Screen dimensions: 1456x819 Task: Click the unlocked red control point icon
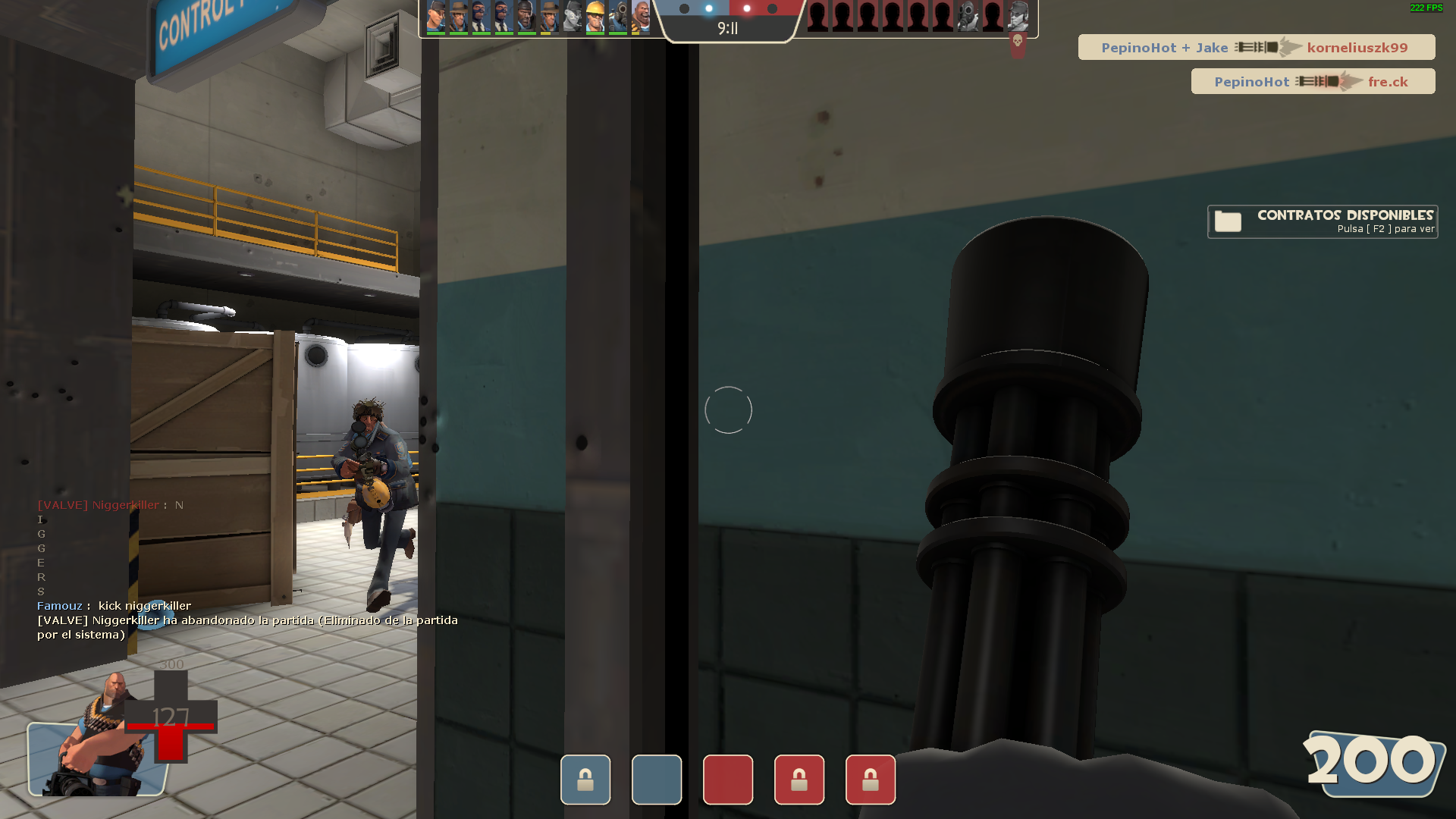tap(728, 780)
